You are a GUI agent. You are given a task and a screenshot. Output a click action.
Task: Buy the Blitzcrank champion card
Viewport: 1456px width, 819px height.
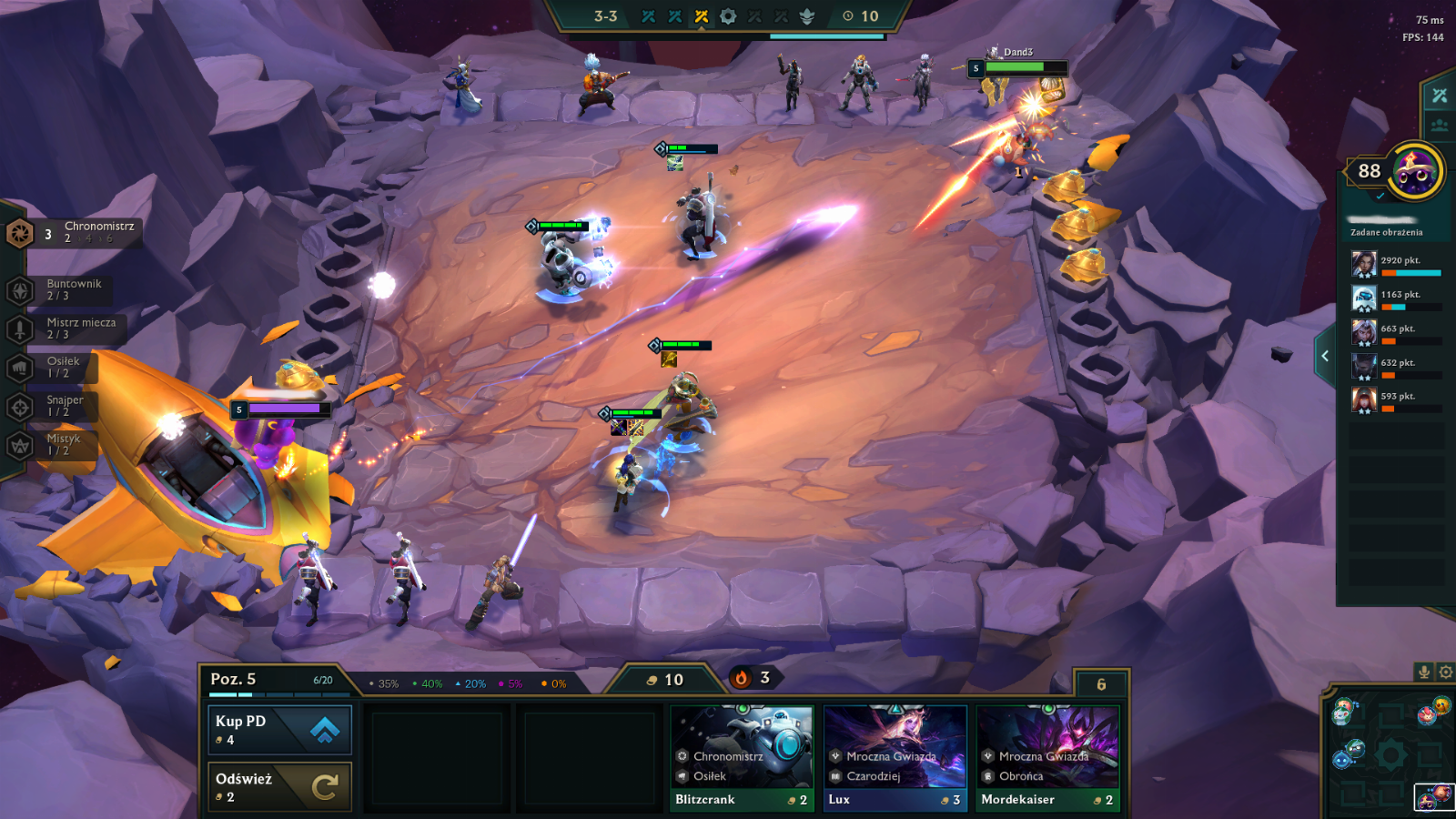pyautogui.click(x=743, y=760)
